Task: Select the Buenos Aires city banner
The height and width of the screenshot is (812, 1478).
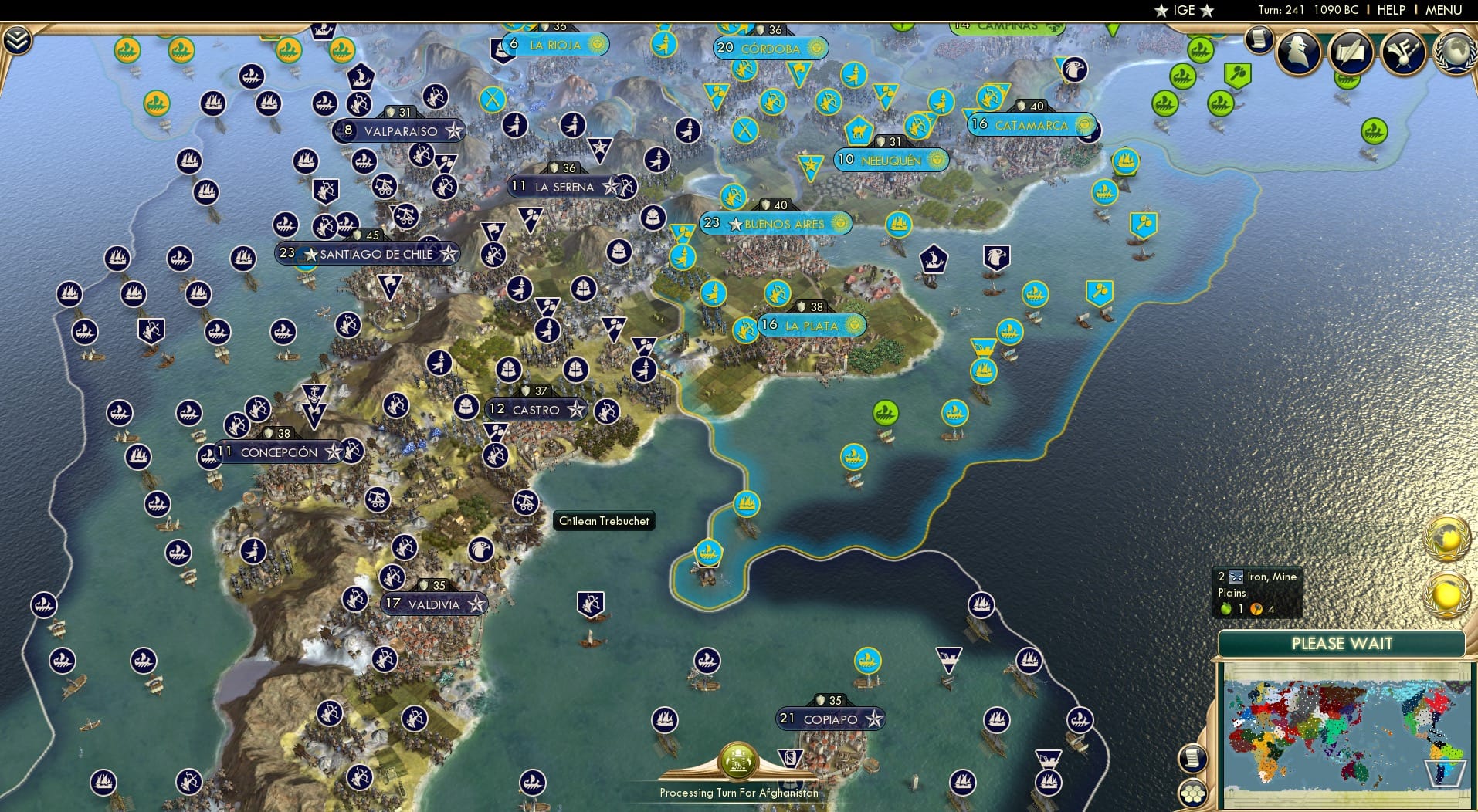Action: [x=775, y=224]
